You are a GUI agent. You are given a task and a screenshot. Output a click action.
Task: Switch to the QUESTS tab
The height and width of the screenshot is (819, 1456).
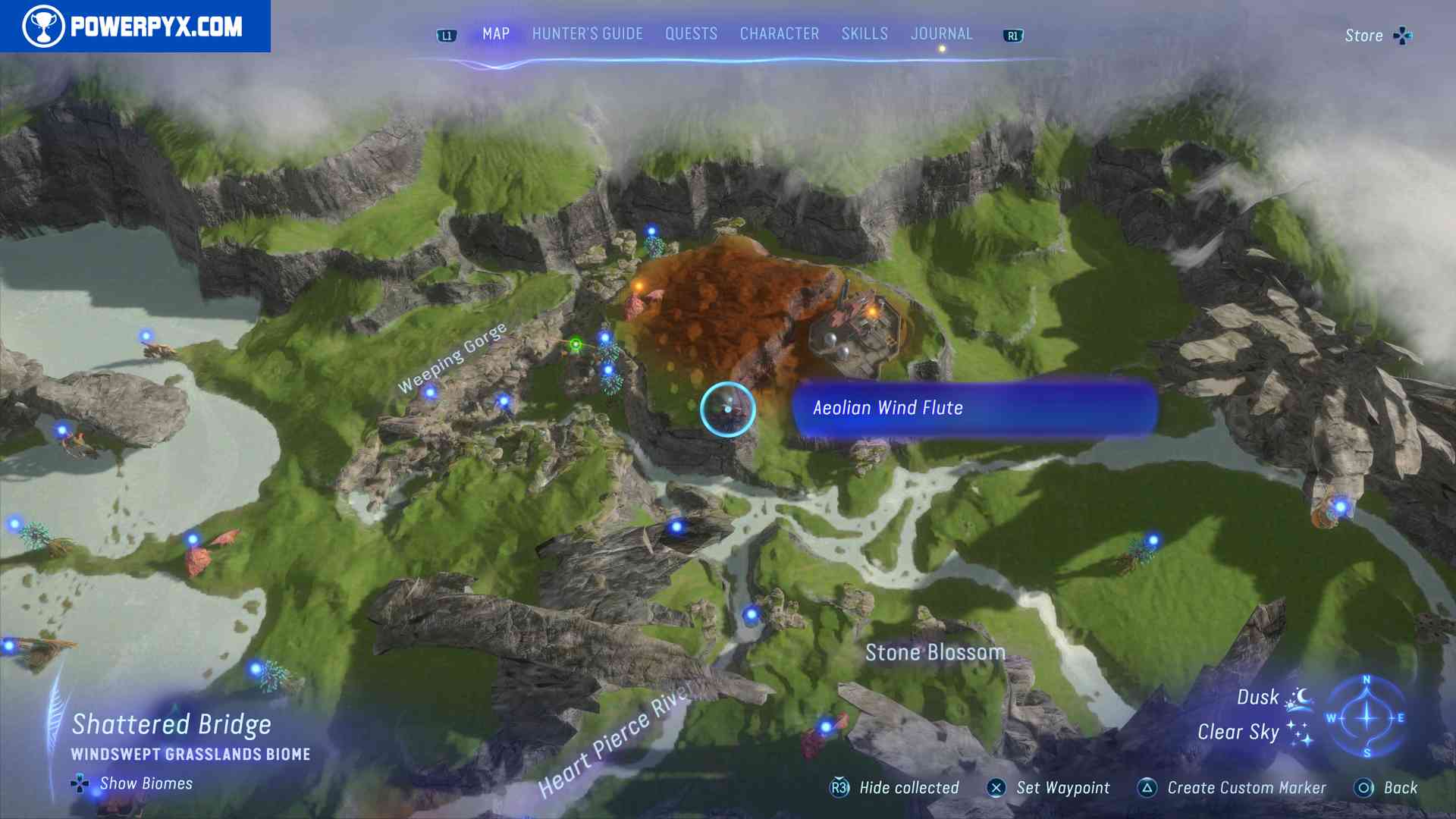pyautogui.click(x=691, y=33)
